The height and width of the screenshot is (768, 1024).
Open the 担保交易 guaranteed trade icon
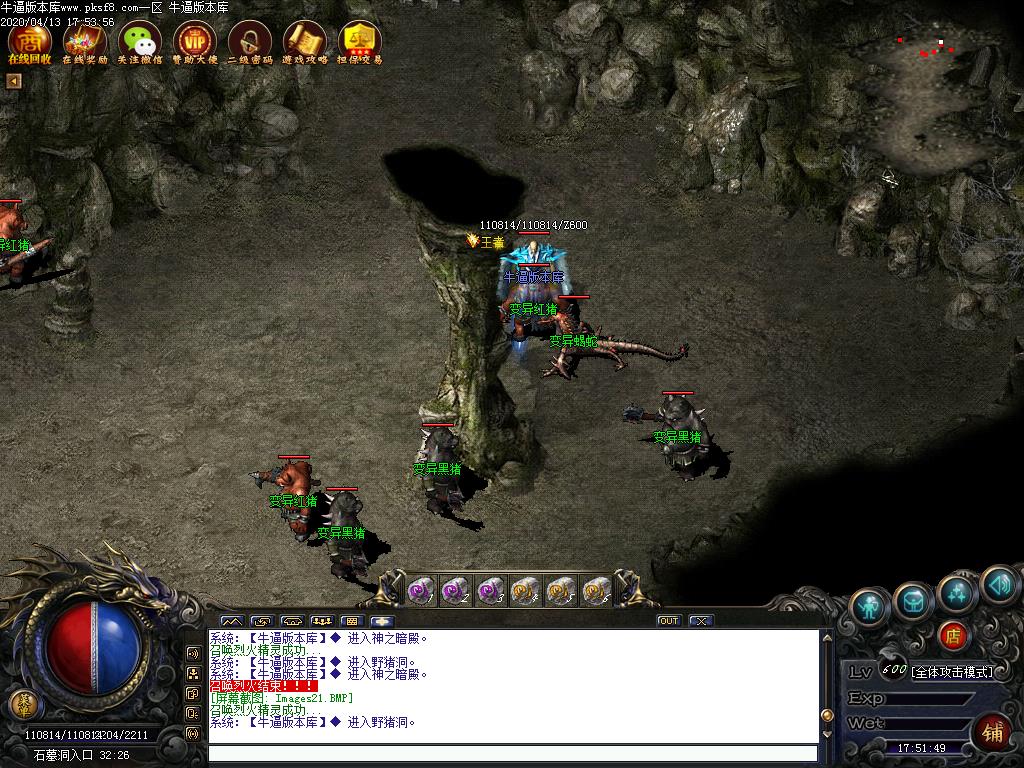pyautogui.click(x=359, y=41)
